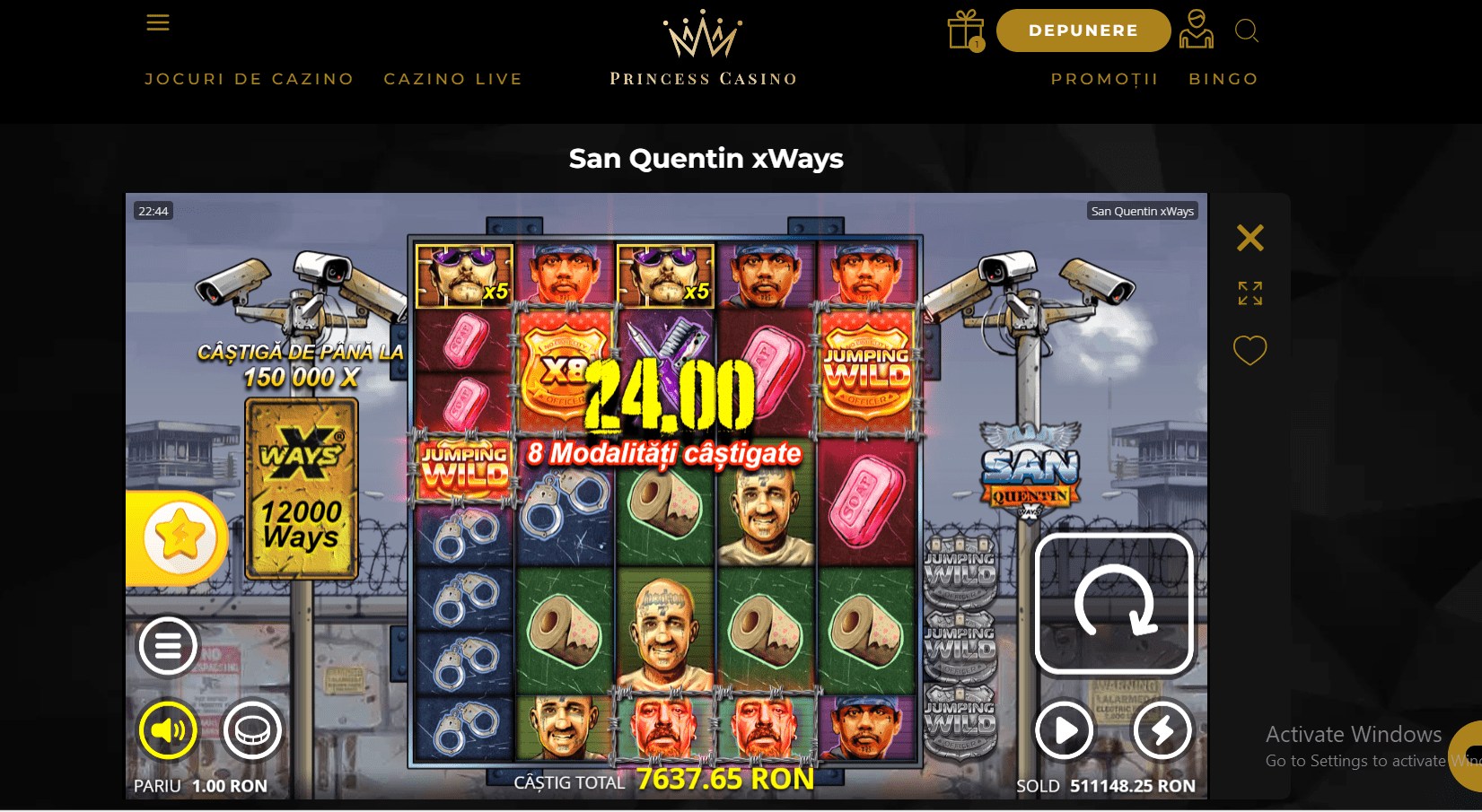Navigate to the Bingo section

[1223, 79]
